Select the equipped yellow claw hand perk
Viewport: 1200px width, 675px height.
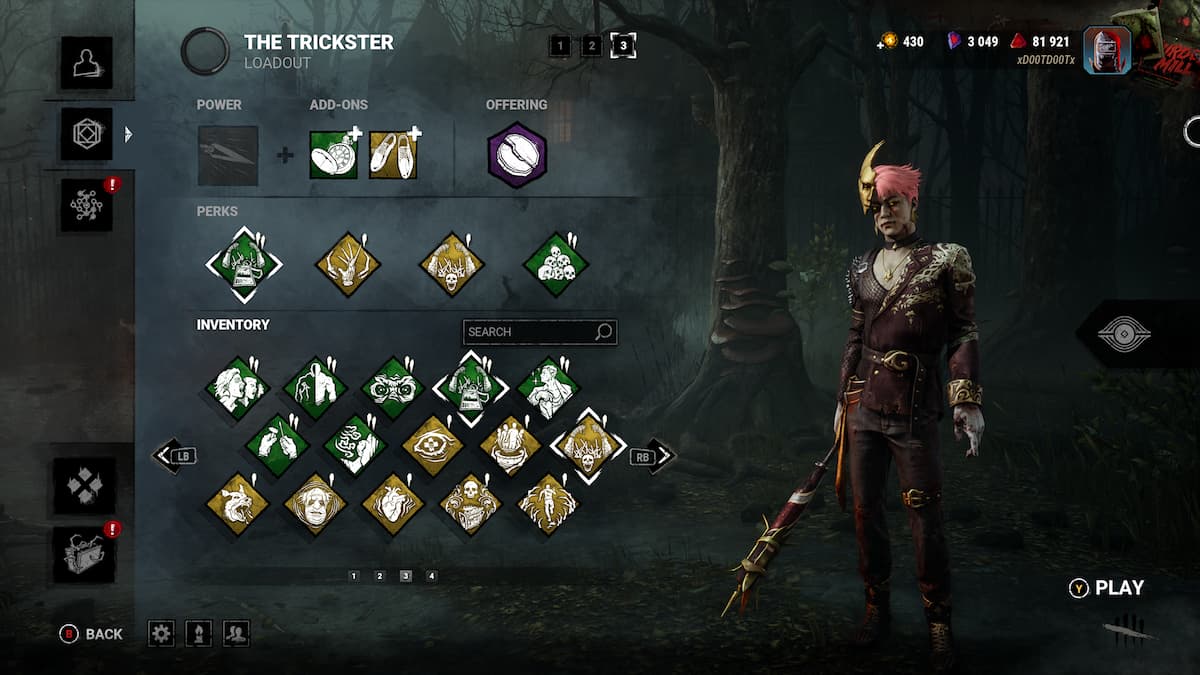point(348,265)
